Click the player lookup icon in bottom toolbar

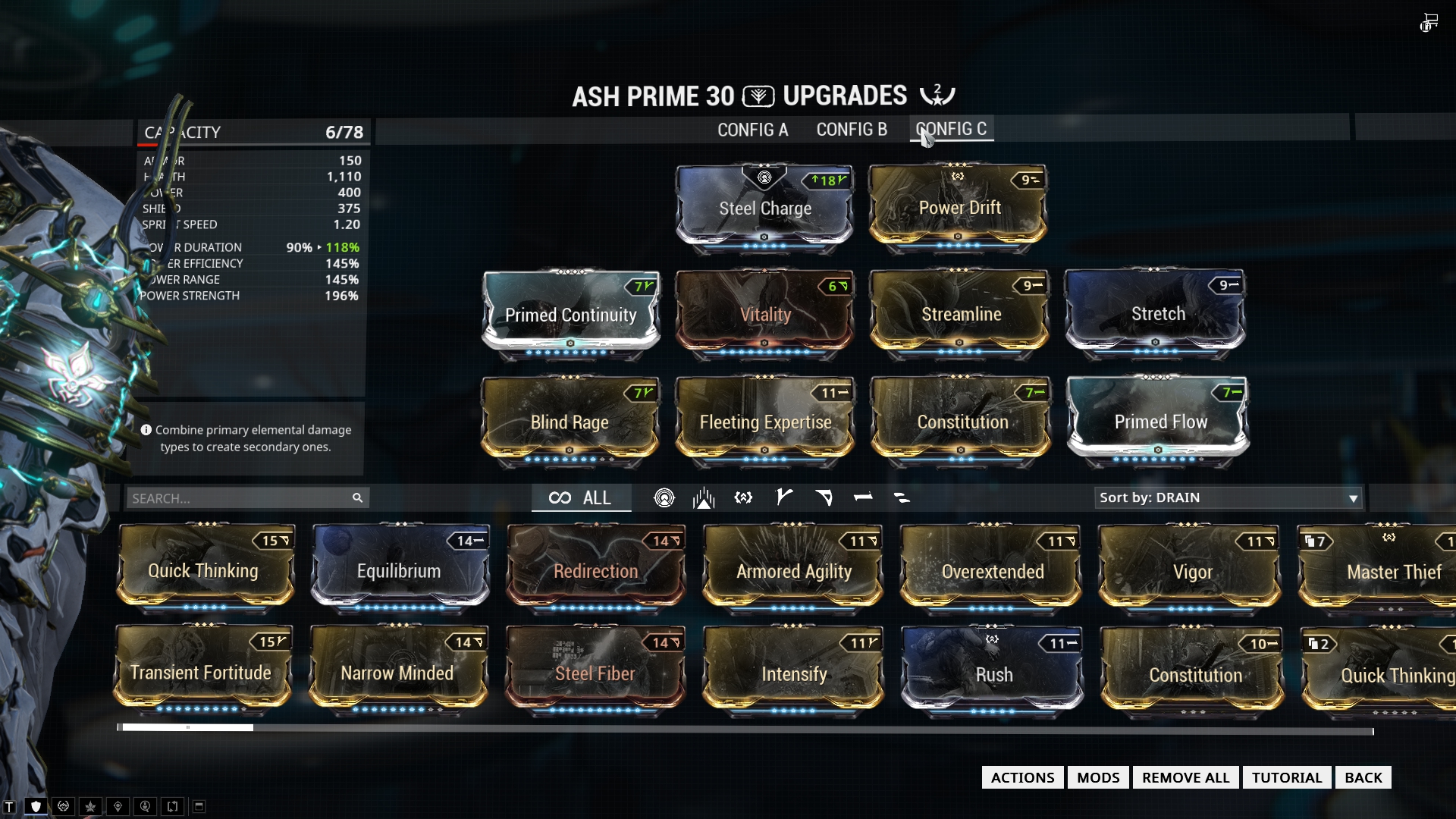pyautogui.click(x=144, y=806)
